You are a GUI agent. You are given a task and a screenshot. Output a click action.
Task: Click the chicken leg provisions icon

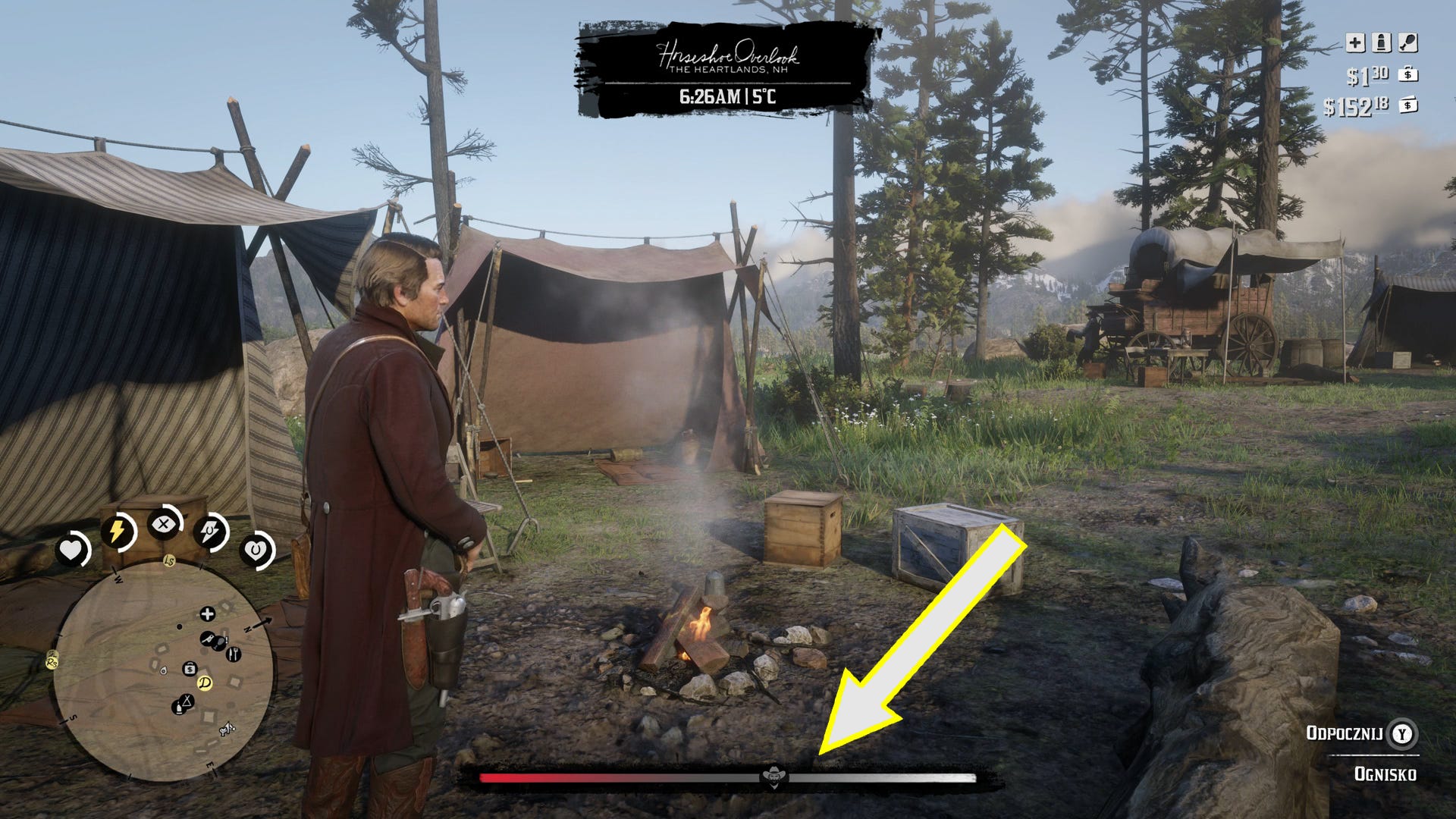pos(1407,42)
